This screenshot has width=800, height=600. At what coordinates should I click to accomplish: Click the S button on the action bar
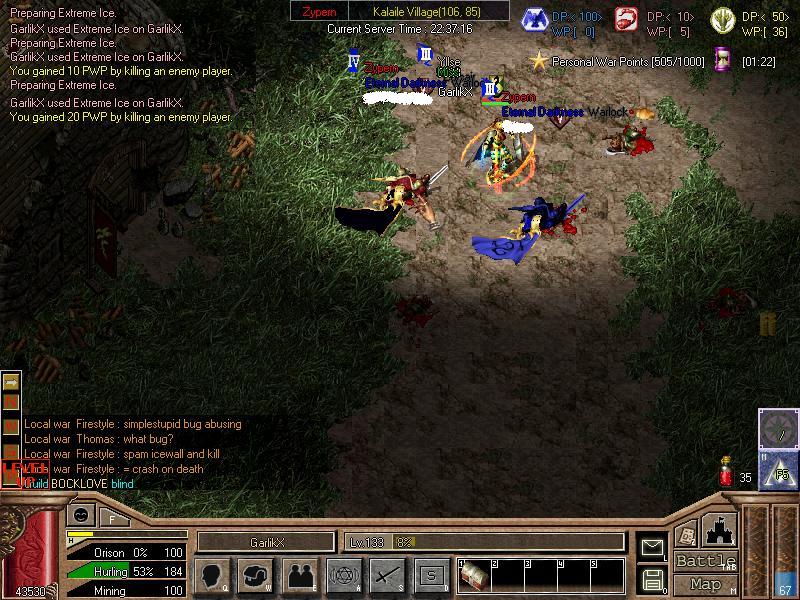pyautogui.click(x=431, y=575)
